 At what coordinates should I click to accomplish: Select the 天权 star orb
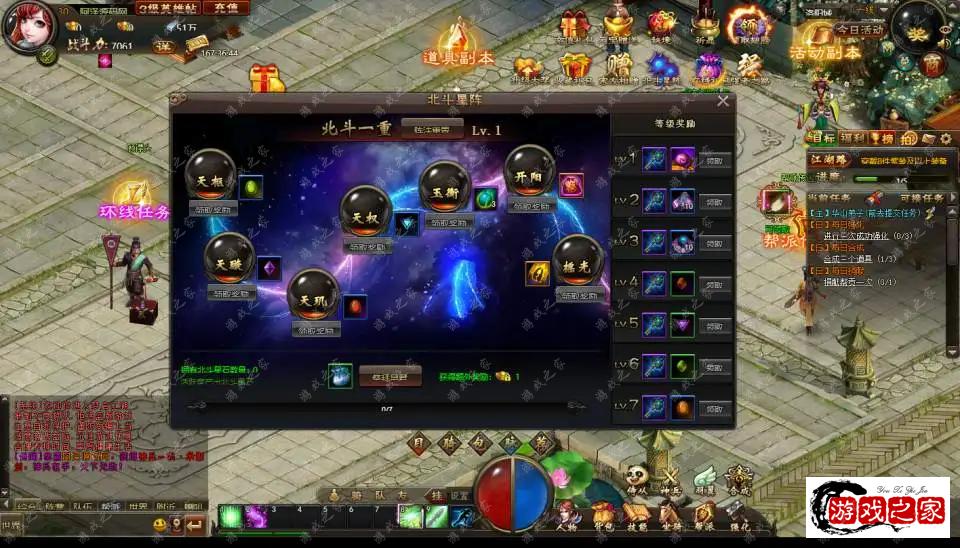[365, 210]
